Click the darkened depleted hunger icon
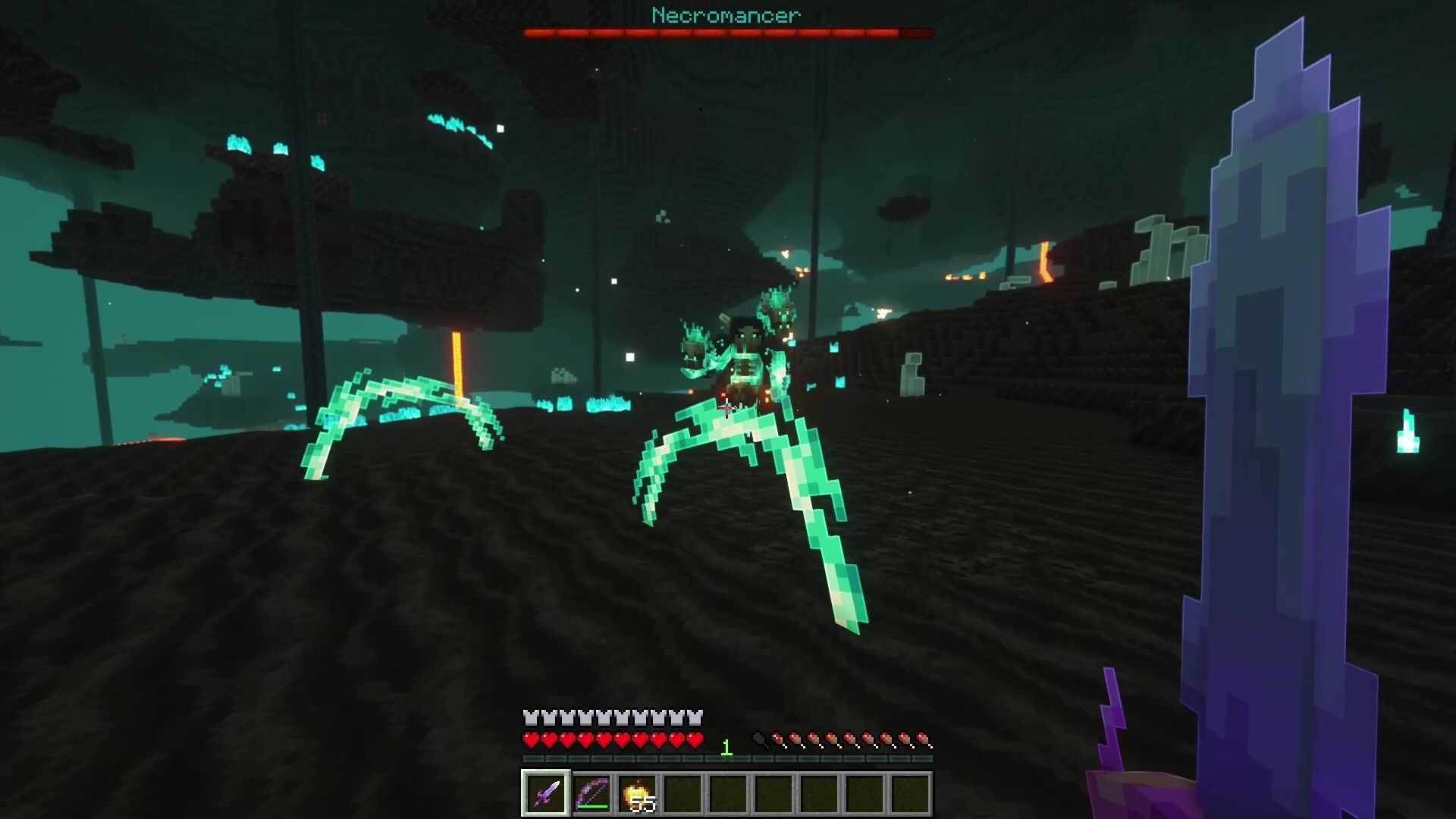 (x=759, y=737)
